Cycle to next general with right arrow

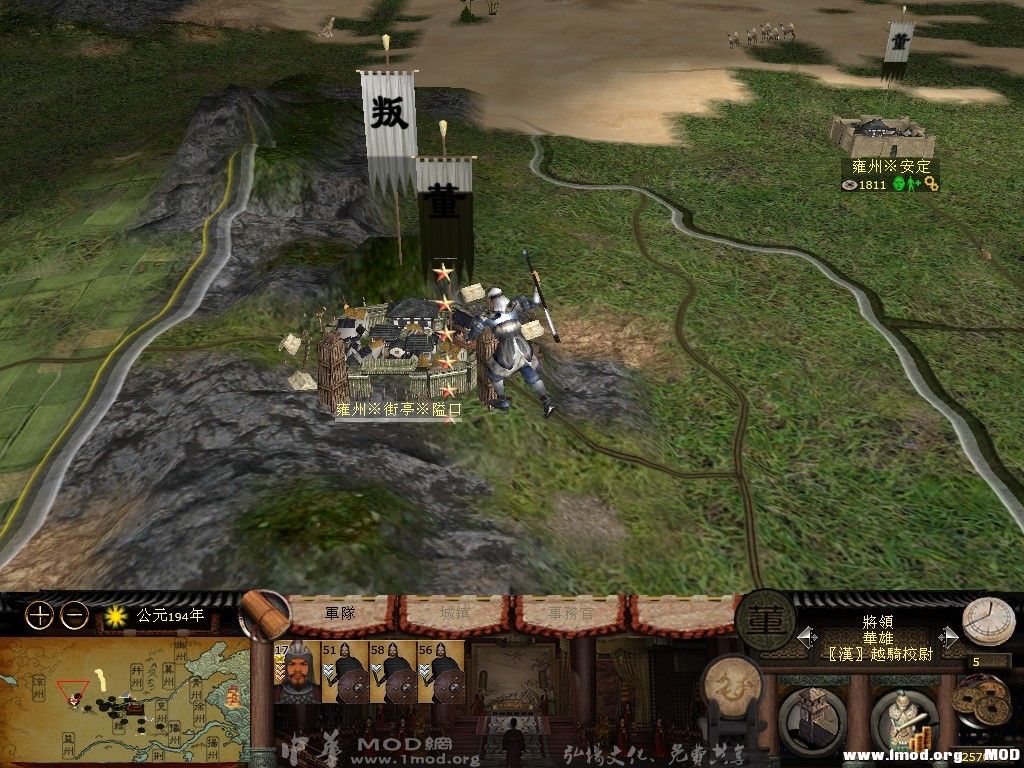[x=949, y=637]
